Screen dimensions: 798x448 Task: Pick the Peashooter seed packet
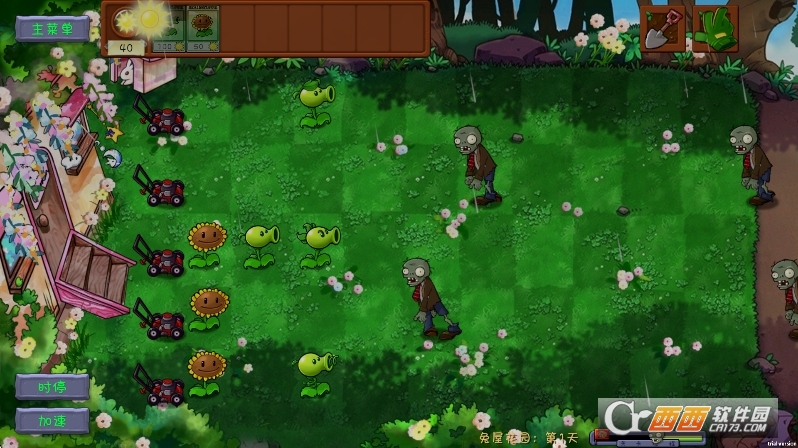point(168,27)
